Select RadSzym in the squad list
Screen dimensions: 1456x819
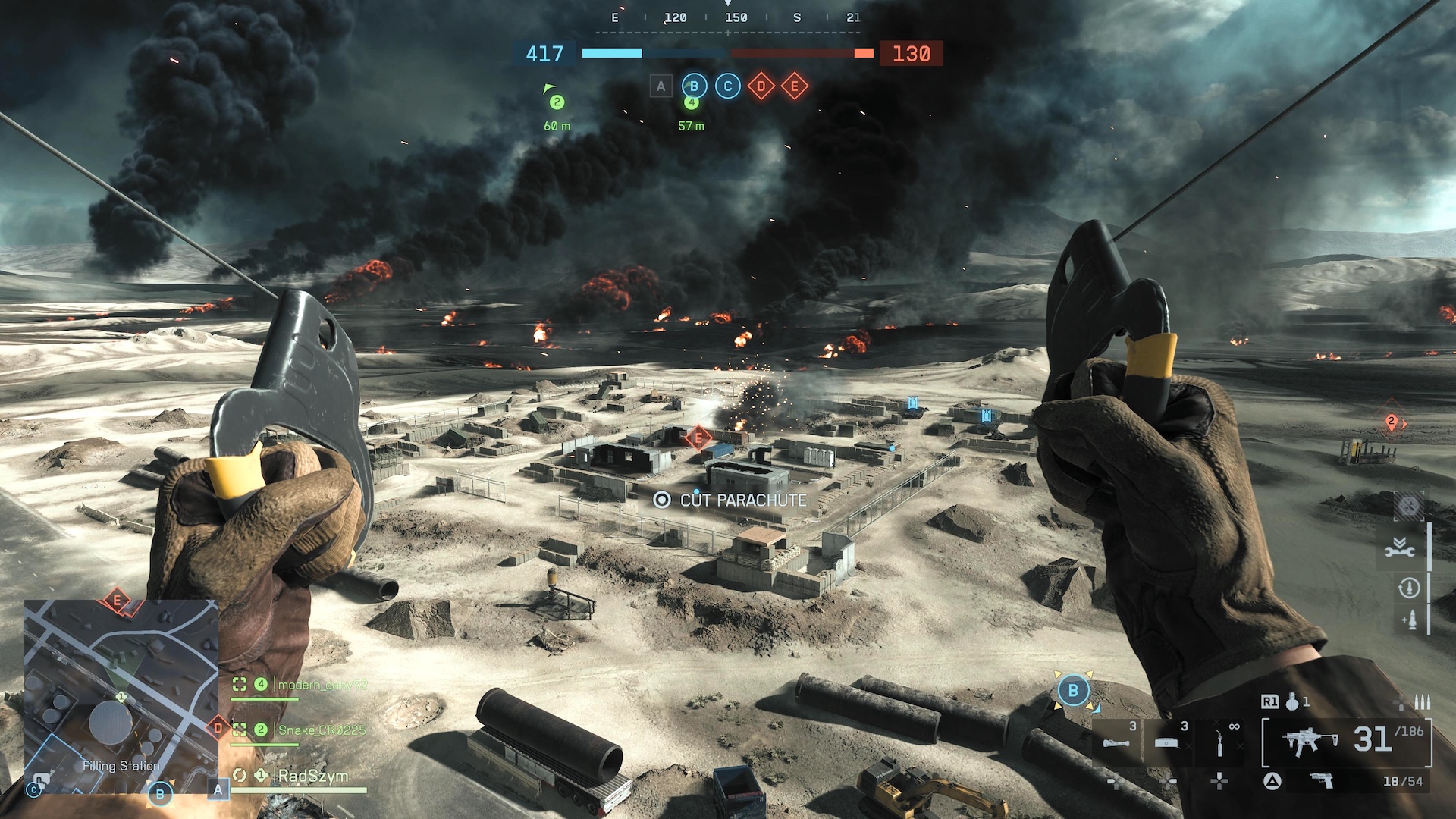pos(312,776)
